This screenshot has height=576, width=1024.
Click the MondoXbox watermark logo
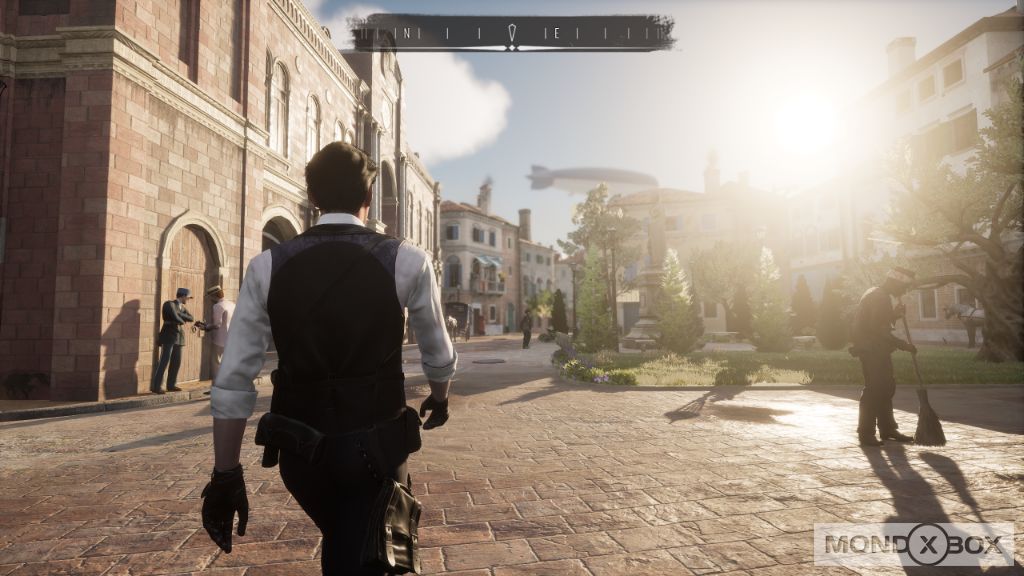[x=913, y=545]
